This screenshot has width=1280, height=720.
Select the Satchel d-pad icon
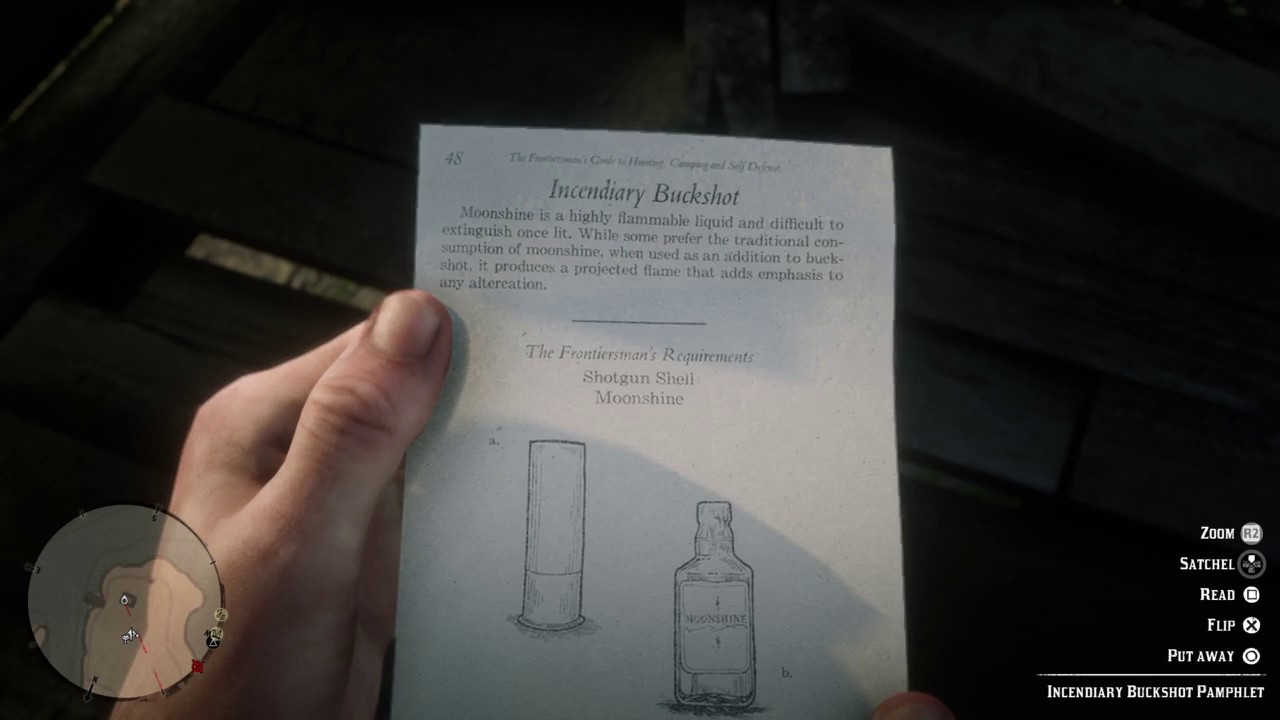click(1251, 564)
